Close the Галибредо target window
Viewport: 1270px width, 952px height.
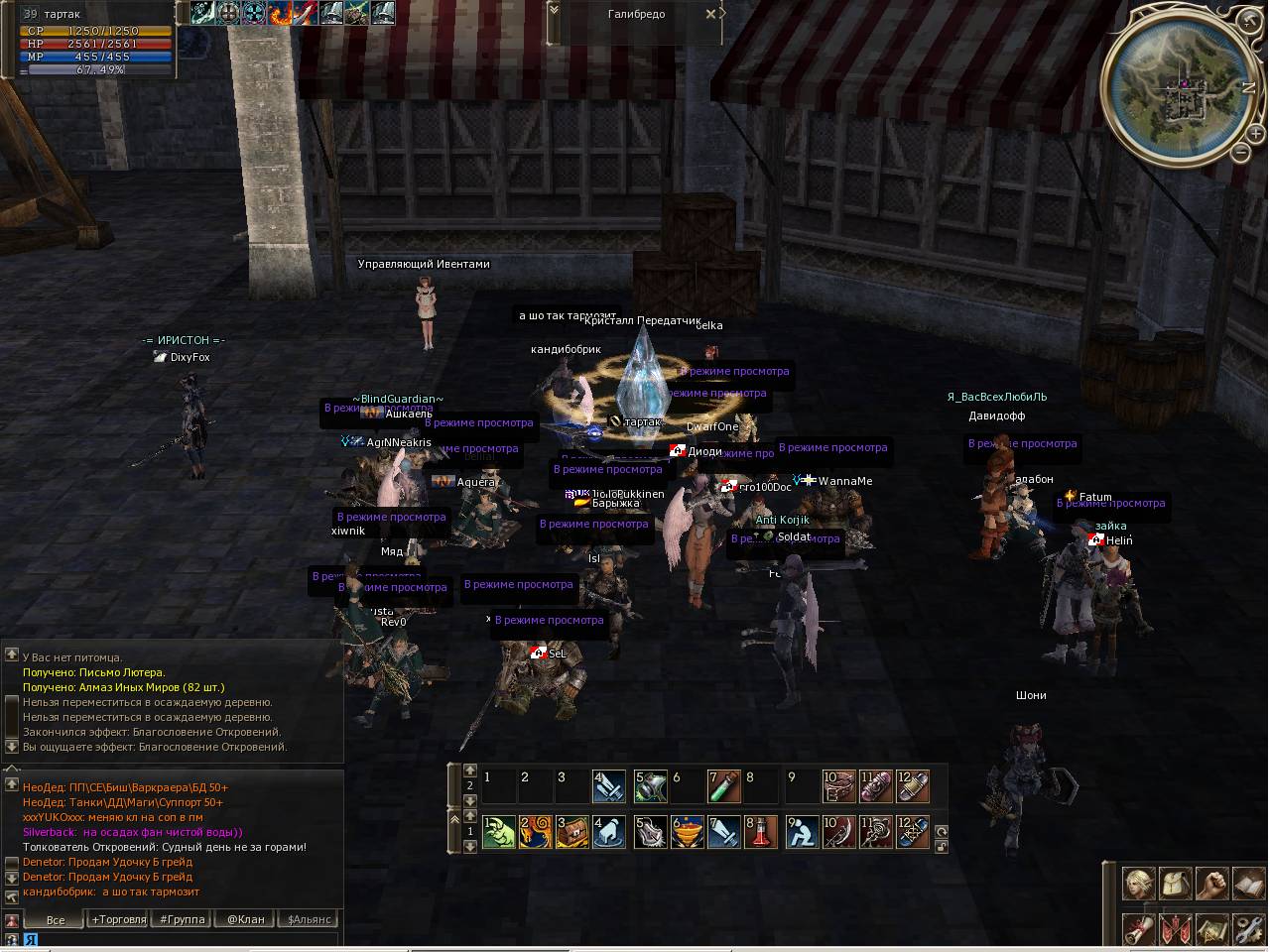tap(710, 14)
